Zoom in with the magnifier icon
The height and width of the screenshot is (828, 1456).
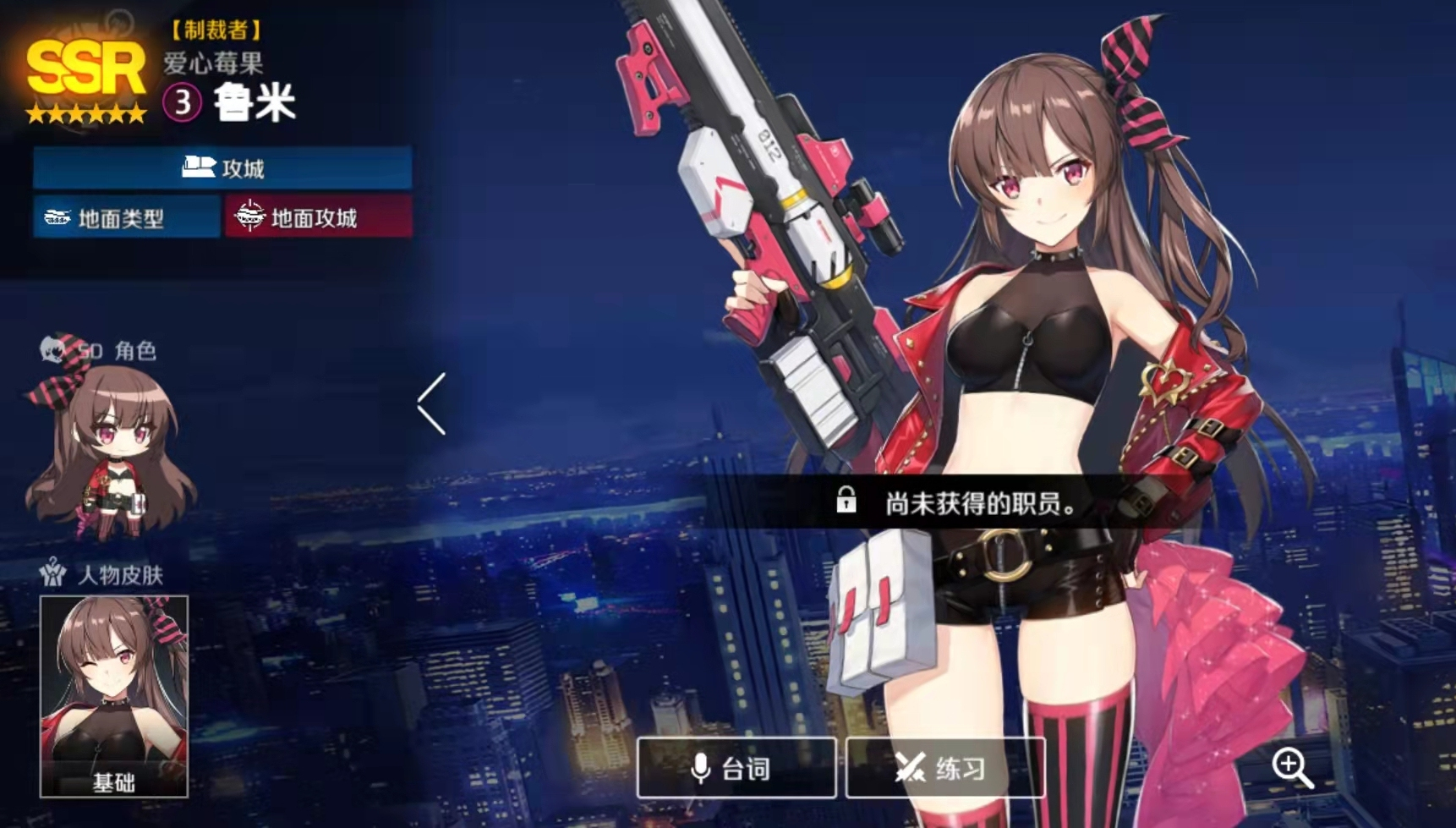(1292, 768)
